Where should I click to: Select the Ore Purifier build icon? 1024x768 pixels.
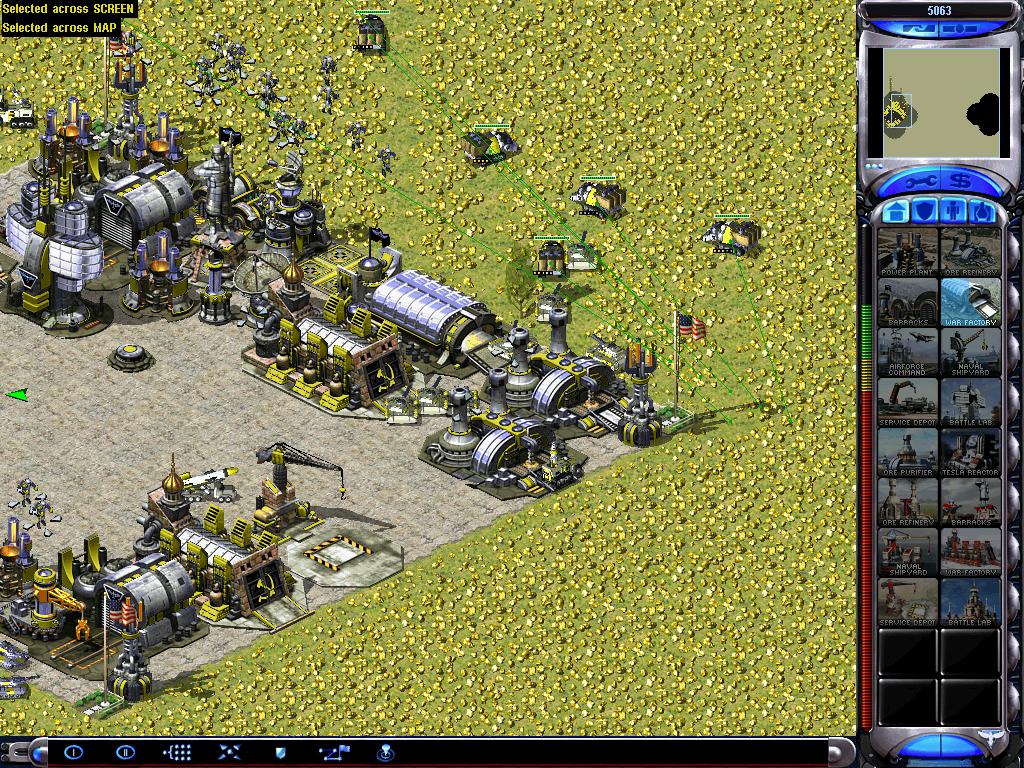click(908, 451)
